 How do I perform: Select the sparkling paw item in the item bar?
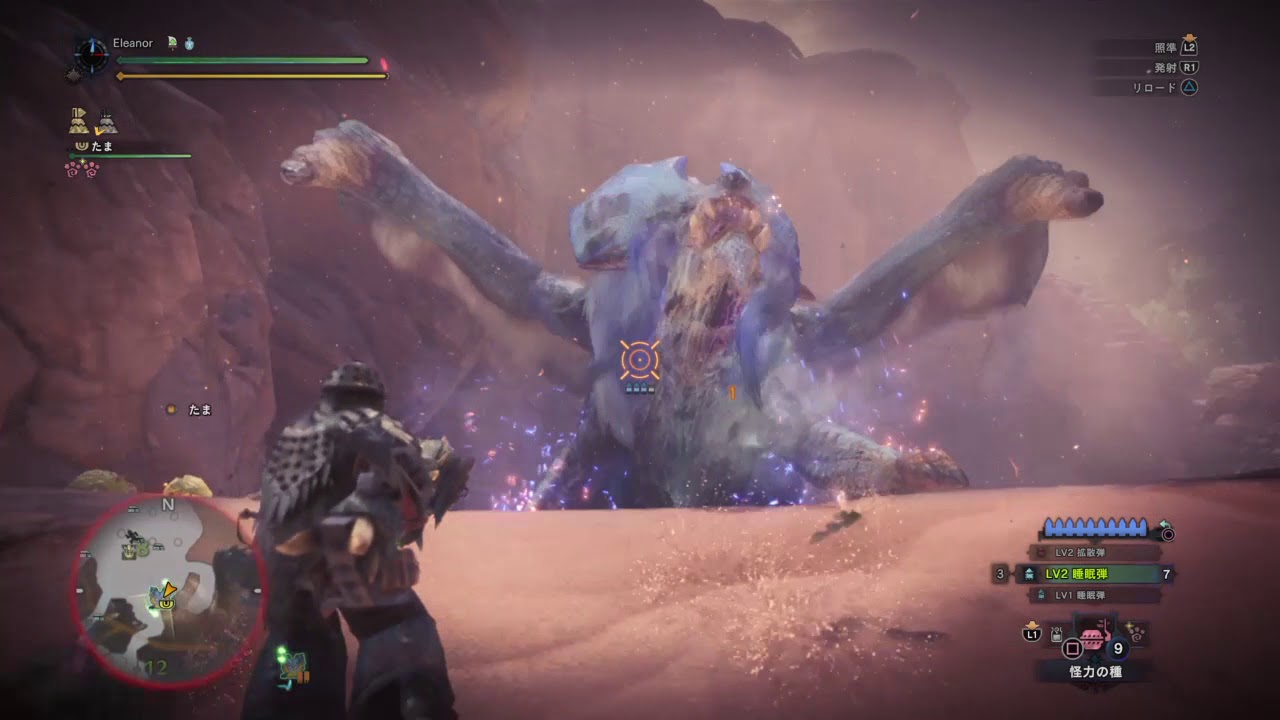point(1136,632)
